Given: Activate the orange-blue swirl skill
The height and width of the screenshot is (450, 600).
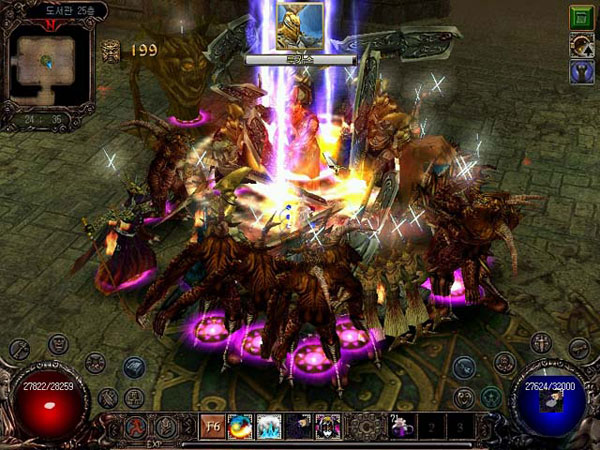Looking at the screenshot, I should (x=240, y=425).
